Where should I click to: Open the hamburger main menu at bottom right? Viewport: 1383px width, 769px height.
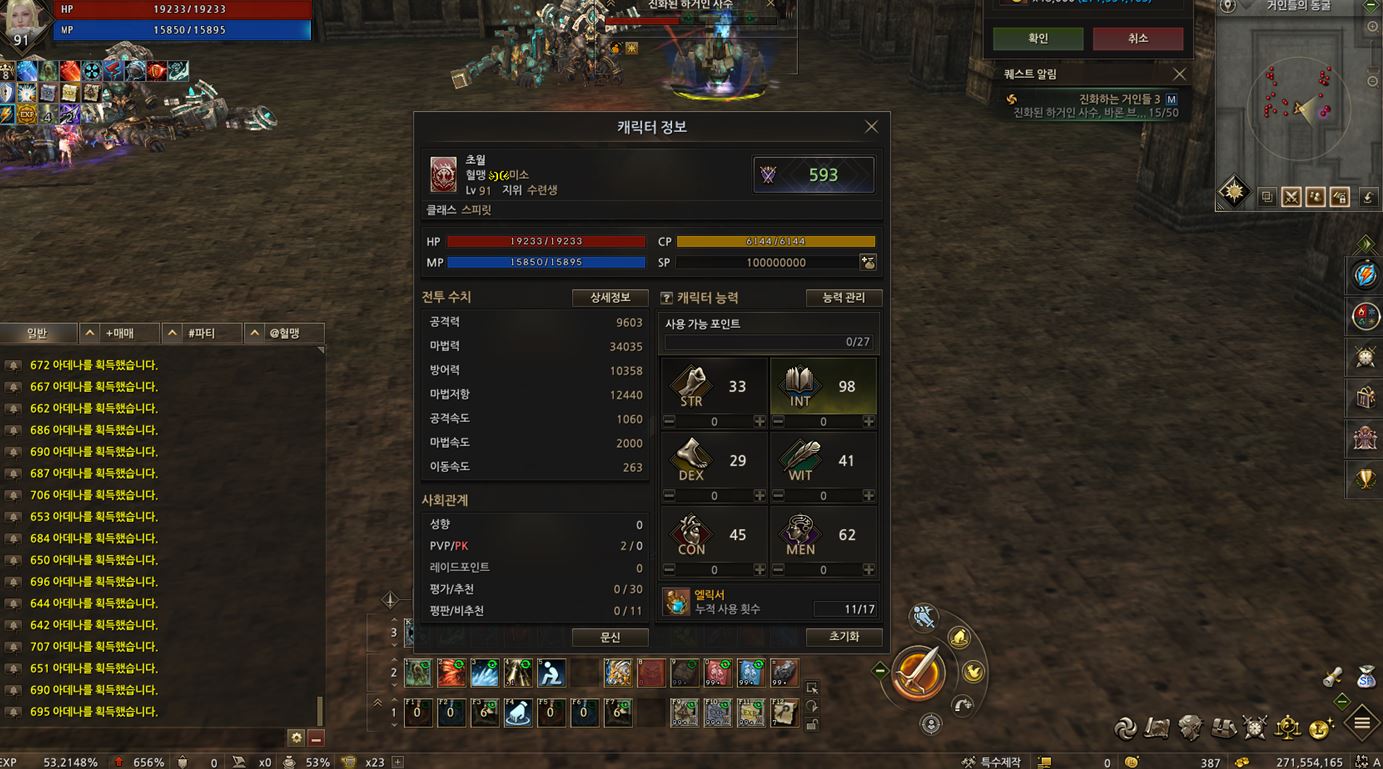[1360, 722]
